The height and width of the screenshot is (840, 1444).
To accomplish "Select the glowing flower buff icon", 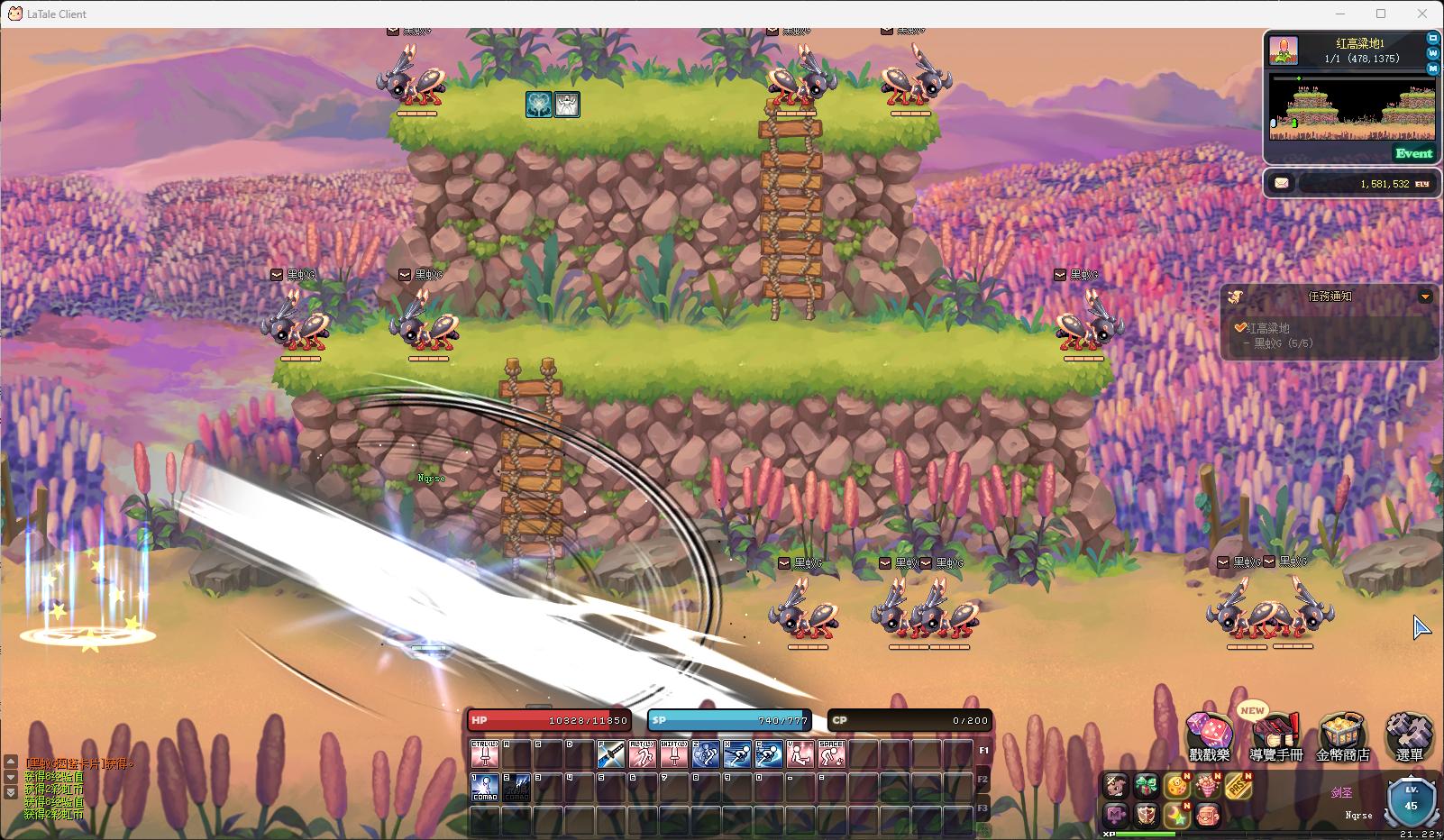I will point(539,105).
